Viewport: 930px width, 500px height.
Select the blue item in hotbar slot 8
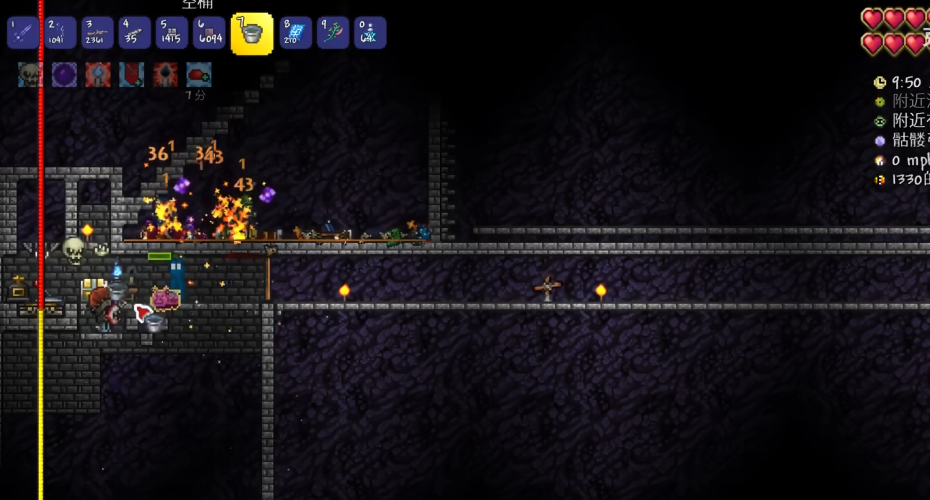tap(296, 33)
